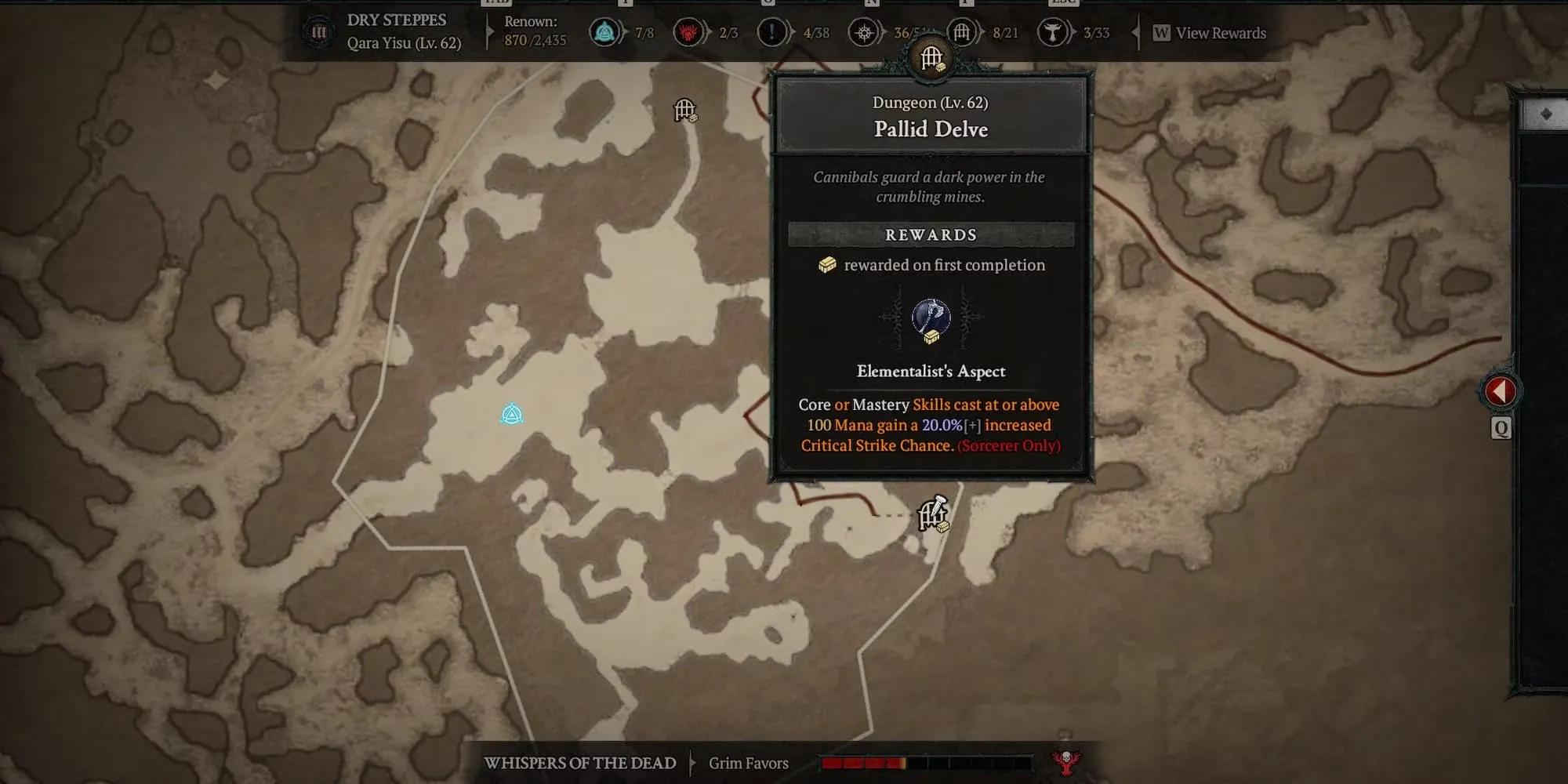The image size is (1568, 784).
Task: Expand the side panel with red arrow
Action: coord(1500,390)
